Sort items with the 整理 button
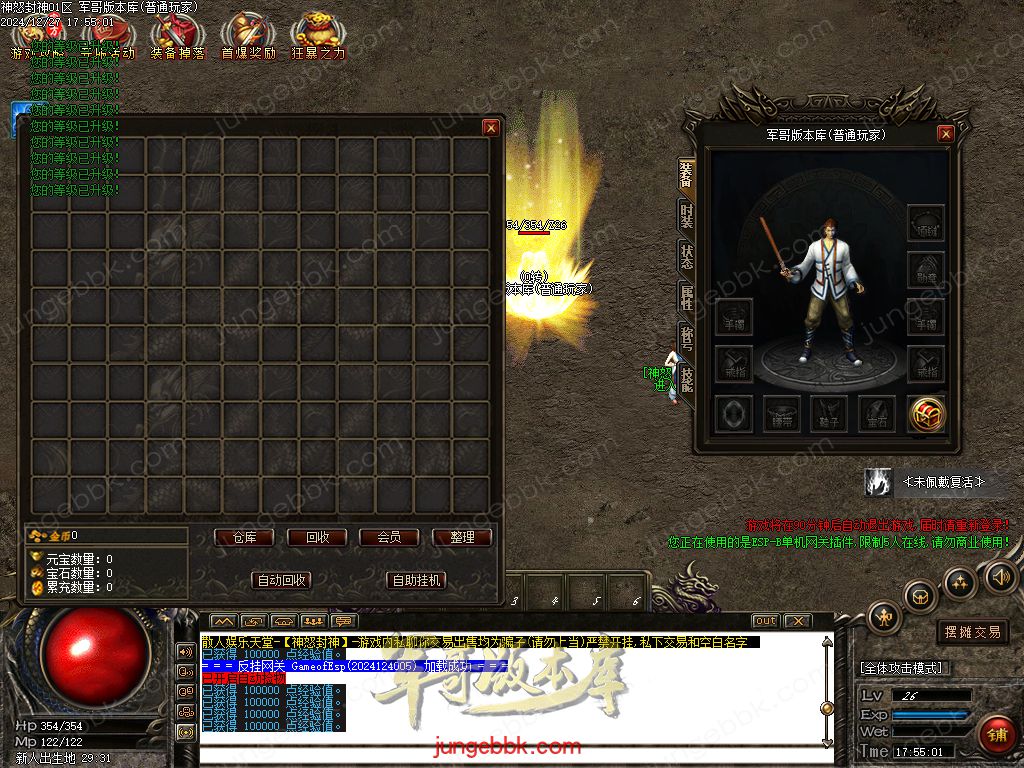 pyautogui.click(x=462, y=537)
